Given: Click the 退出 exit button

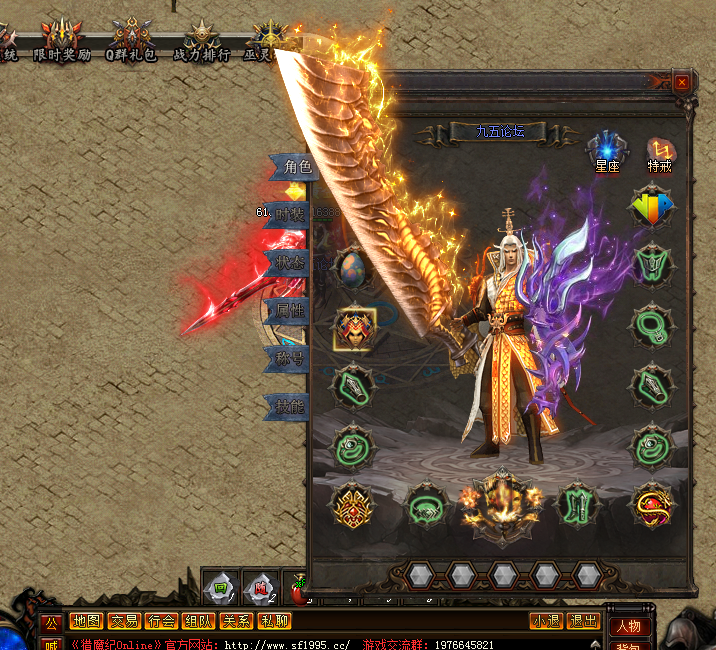Looking at the screenshot, I should coord(583,621).
